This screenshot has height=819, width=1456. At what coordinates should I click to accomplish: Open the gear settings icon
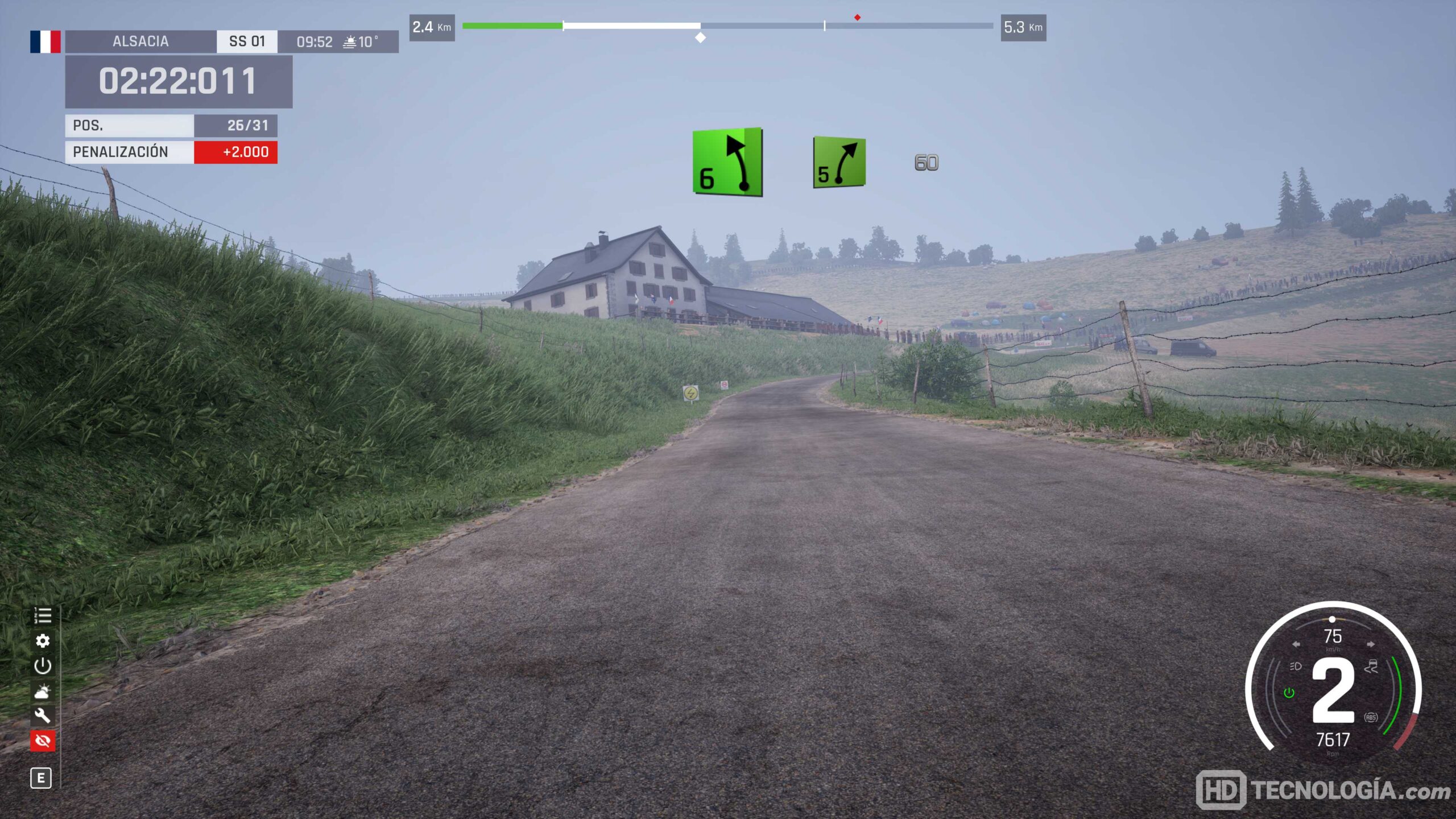point(43,641)
